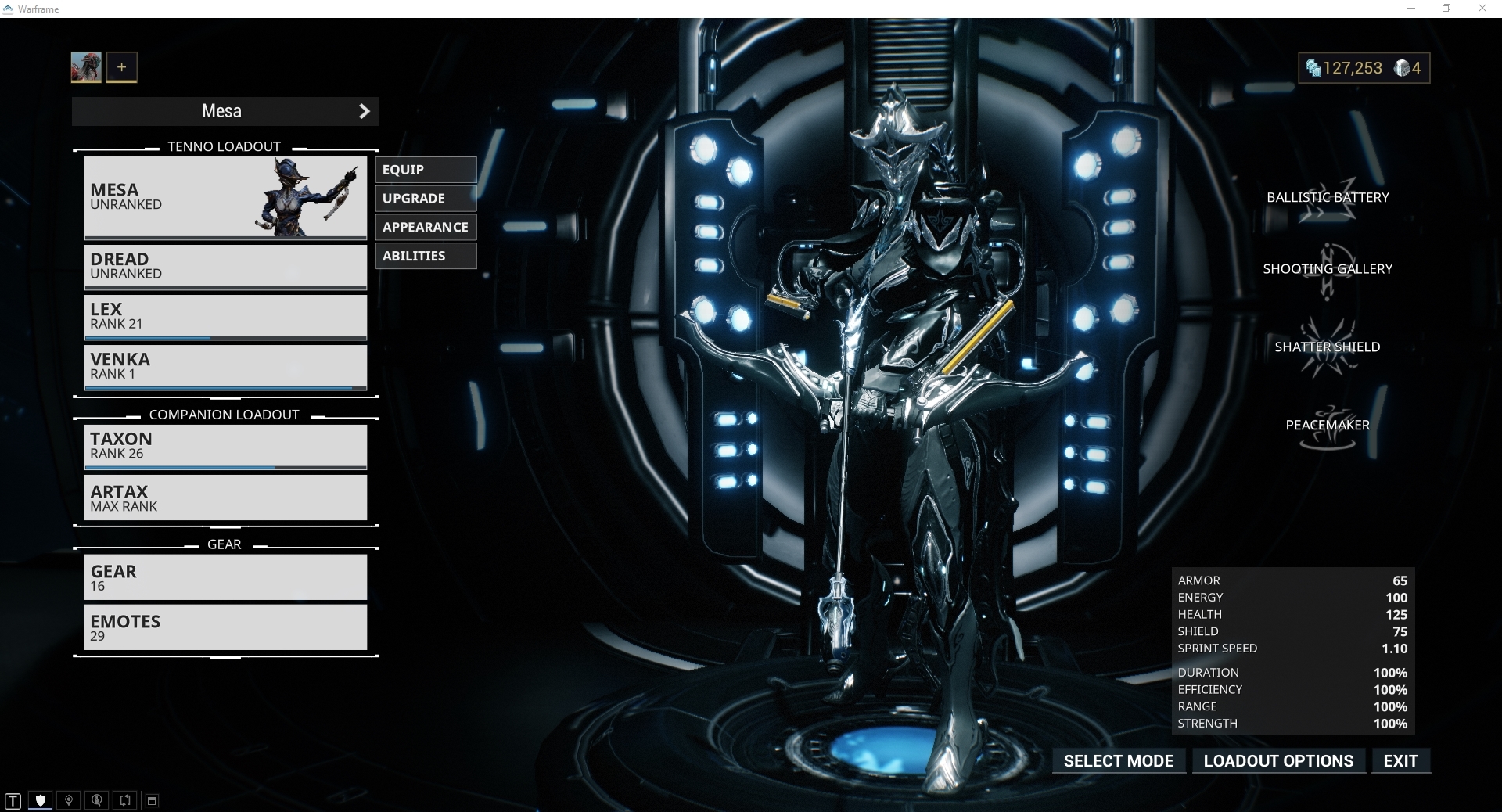Exit the arsenal screen
The height and width of the screenshot is (812, 1502).
tap(1400, 761)
